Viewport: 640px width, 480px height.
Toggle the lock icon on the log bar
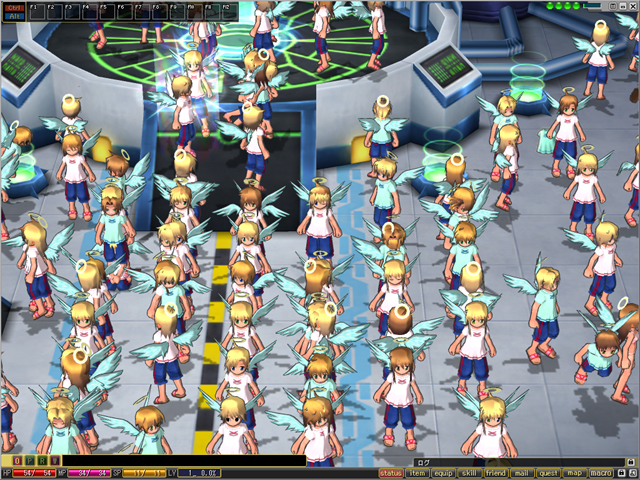[x=627, y=461]
